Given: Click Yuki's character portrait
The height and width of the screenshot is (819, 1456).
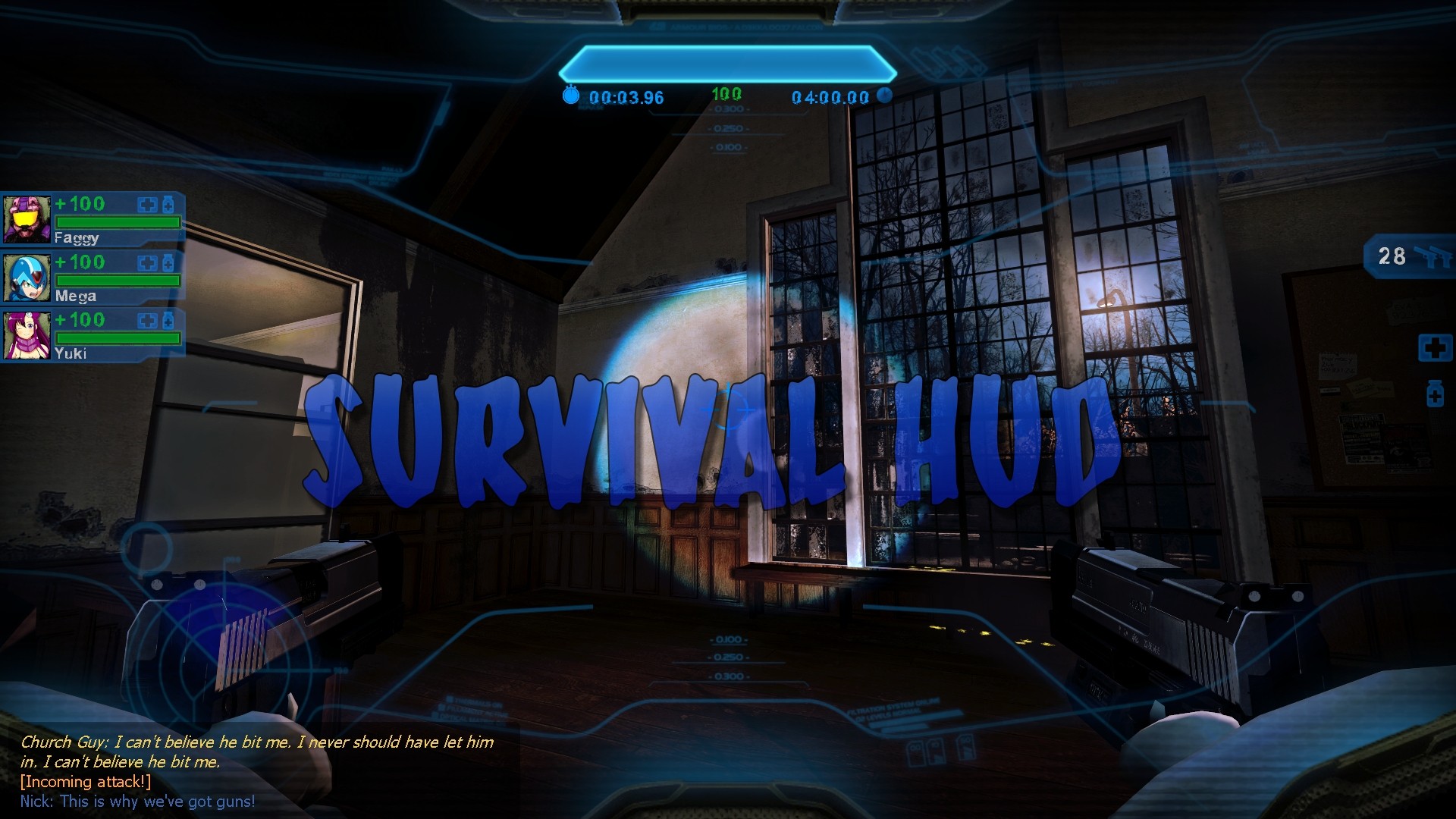Looking at the screenshot, I should (28, 334).
